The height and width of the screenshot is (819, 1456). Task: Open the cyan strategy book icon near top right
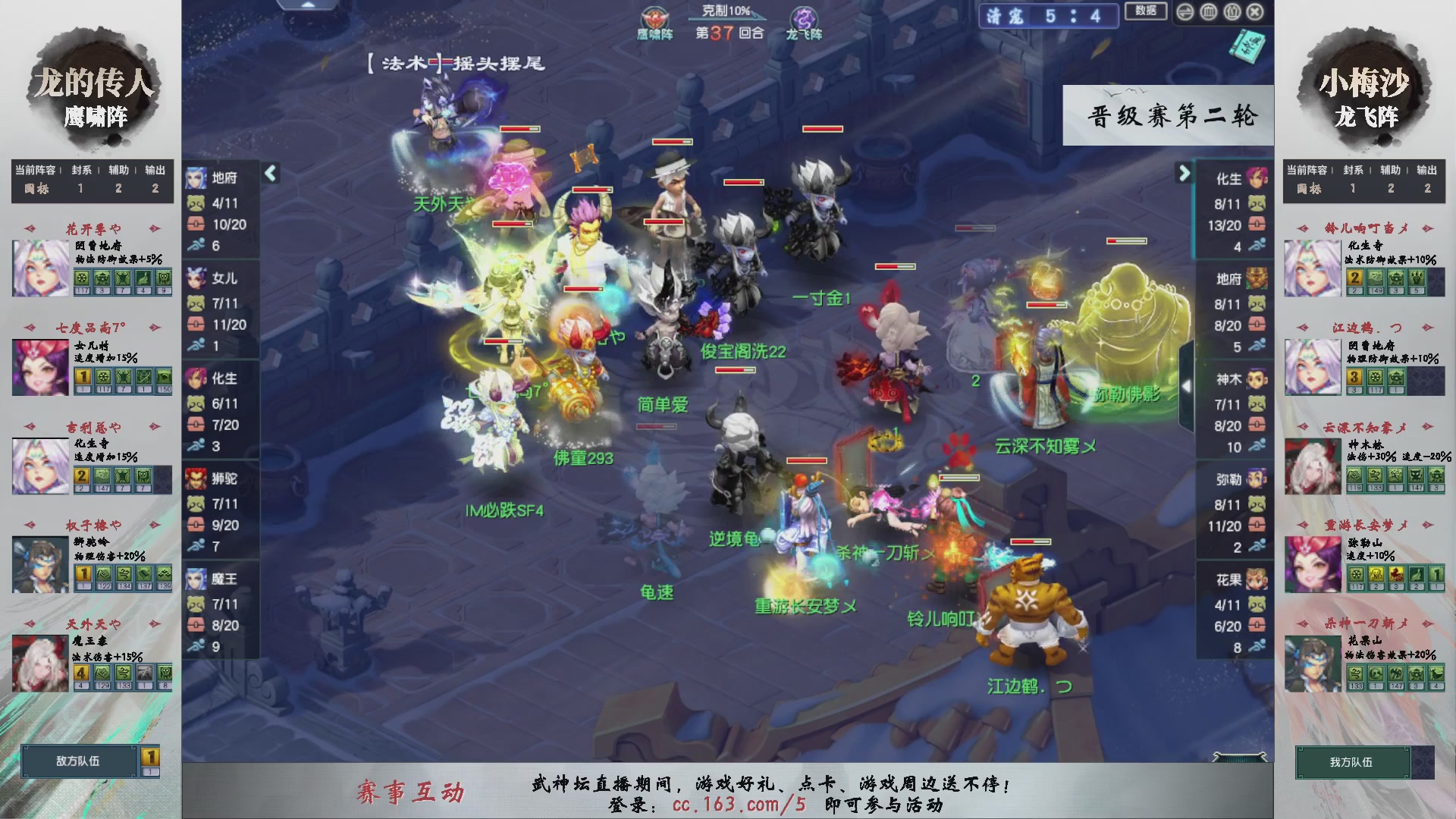(x=1247, y=45)
